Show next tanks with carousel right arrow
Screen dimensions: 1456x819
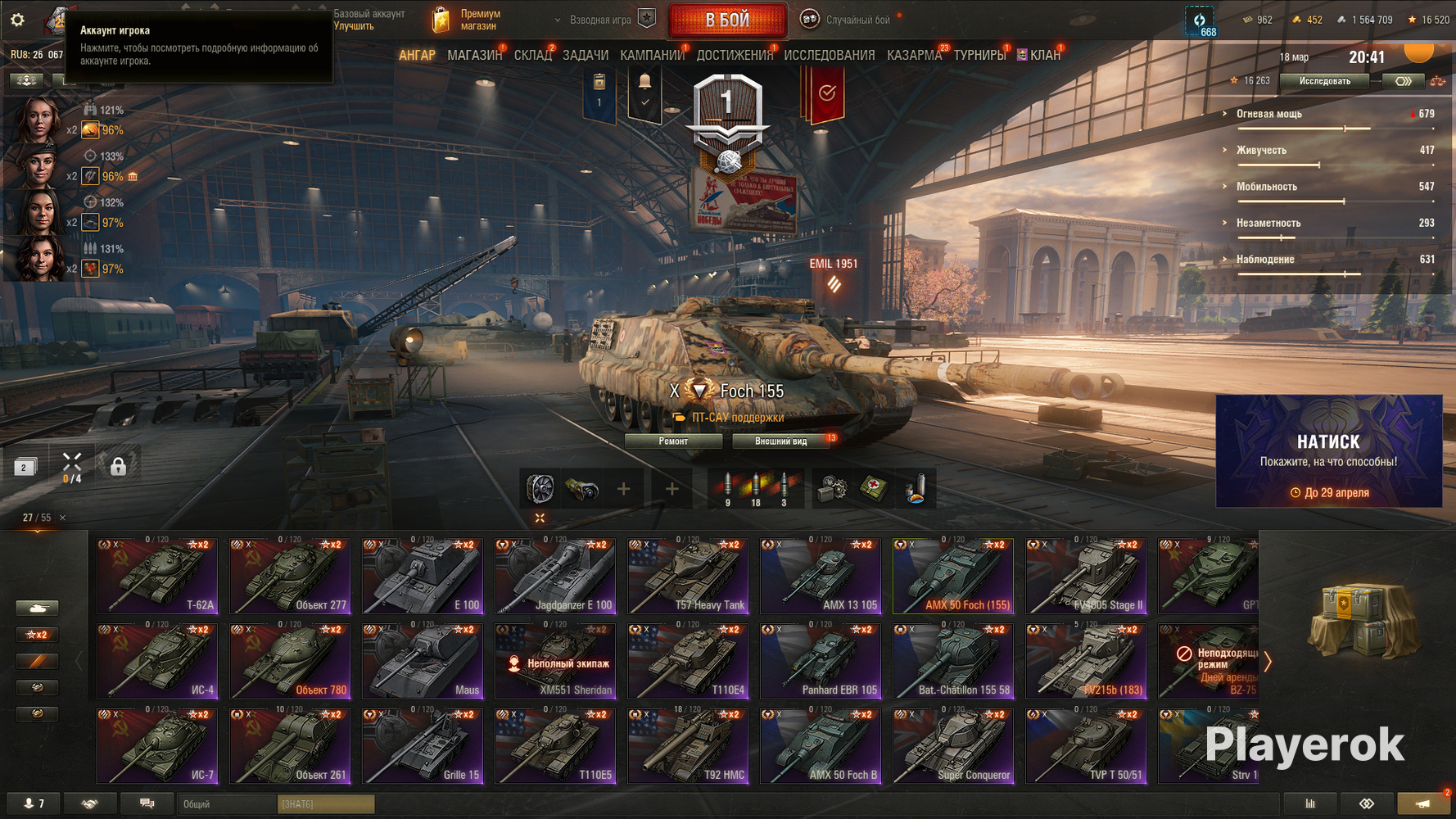[1268, 661]
